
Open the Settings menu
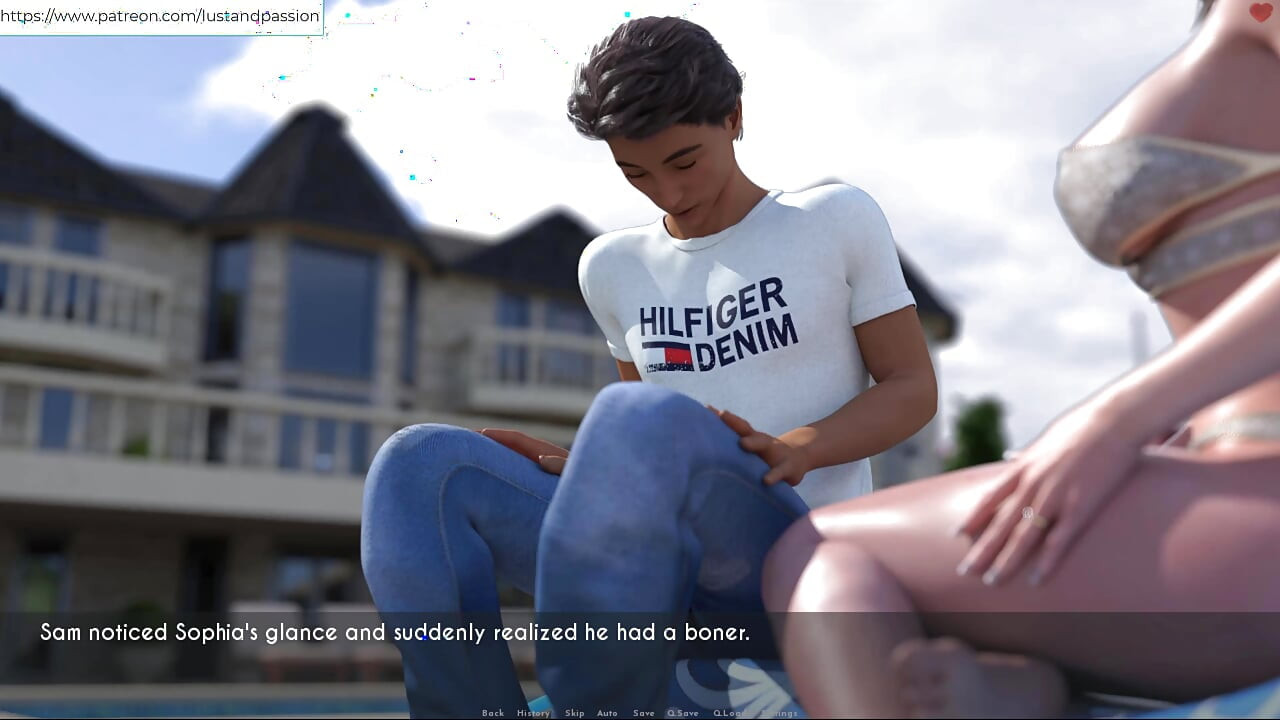click(x=779, y=713)
